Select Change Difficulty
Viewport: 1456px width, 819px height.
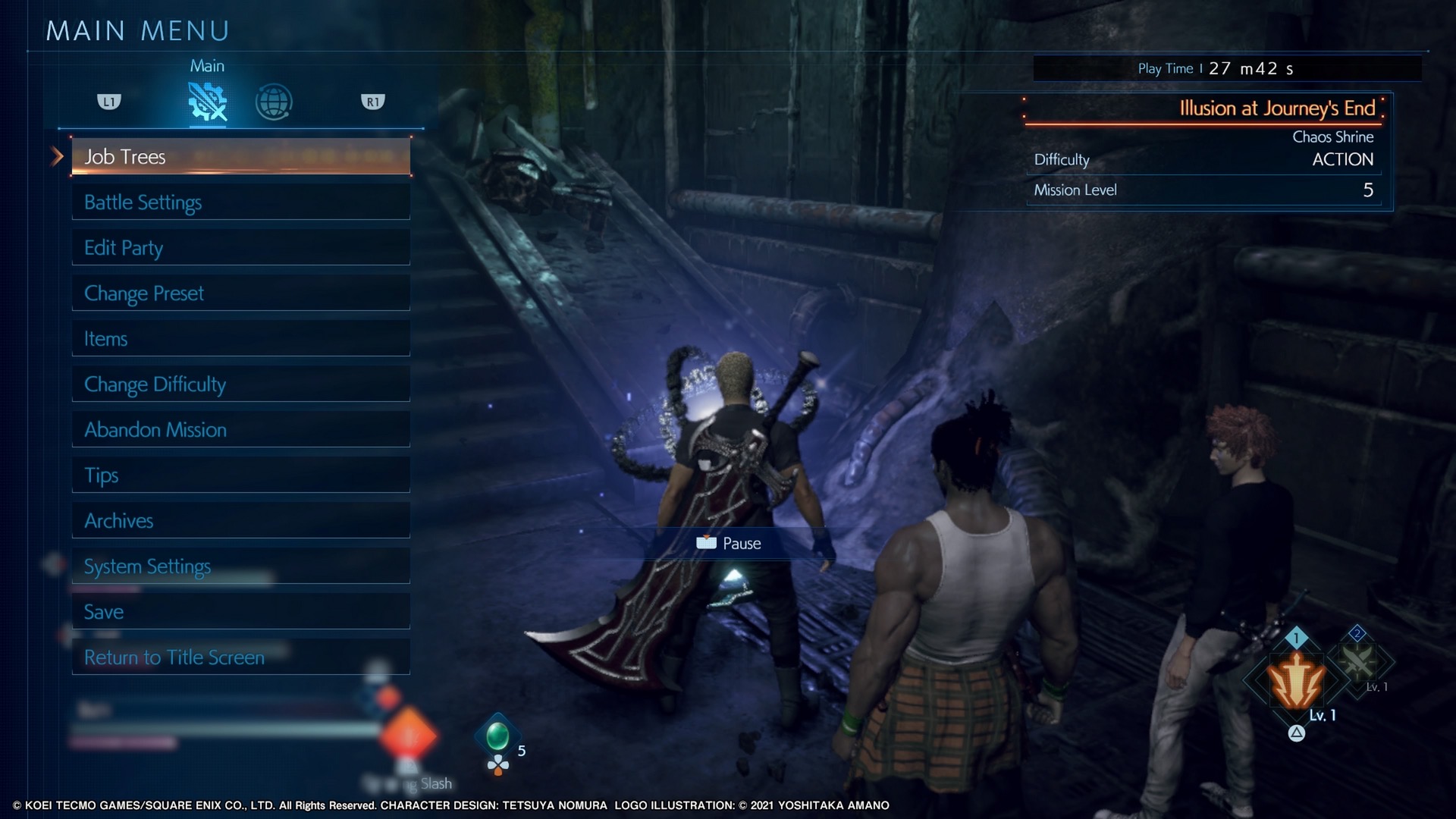[240, 384]
